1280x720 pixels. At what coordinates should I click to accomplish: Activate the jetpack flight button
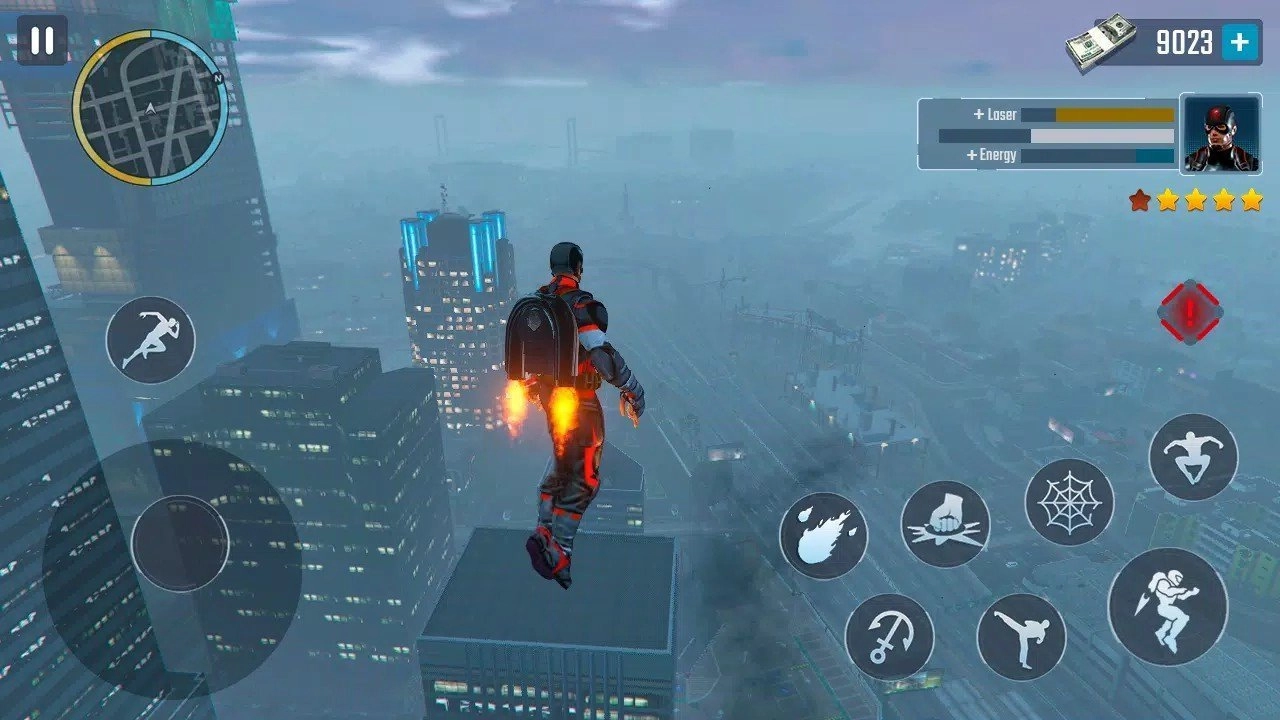1167,607
